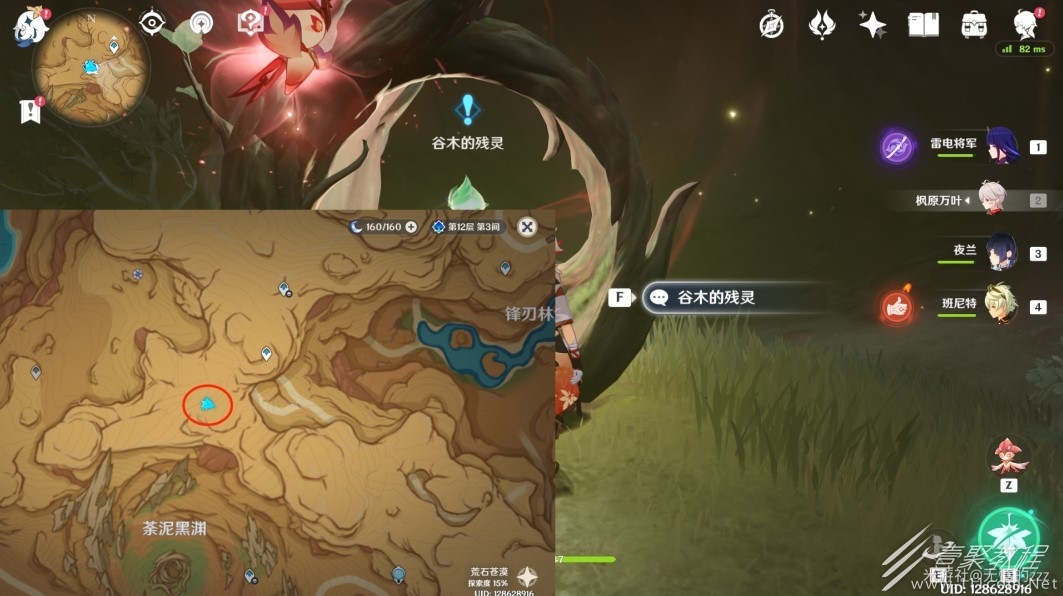1063x596 pixels.
Task: Activate the green leaf elemental burst
Action: click(1008, 541)
